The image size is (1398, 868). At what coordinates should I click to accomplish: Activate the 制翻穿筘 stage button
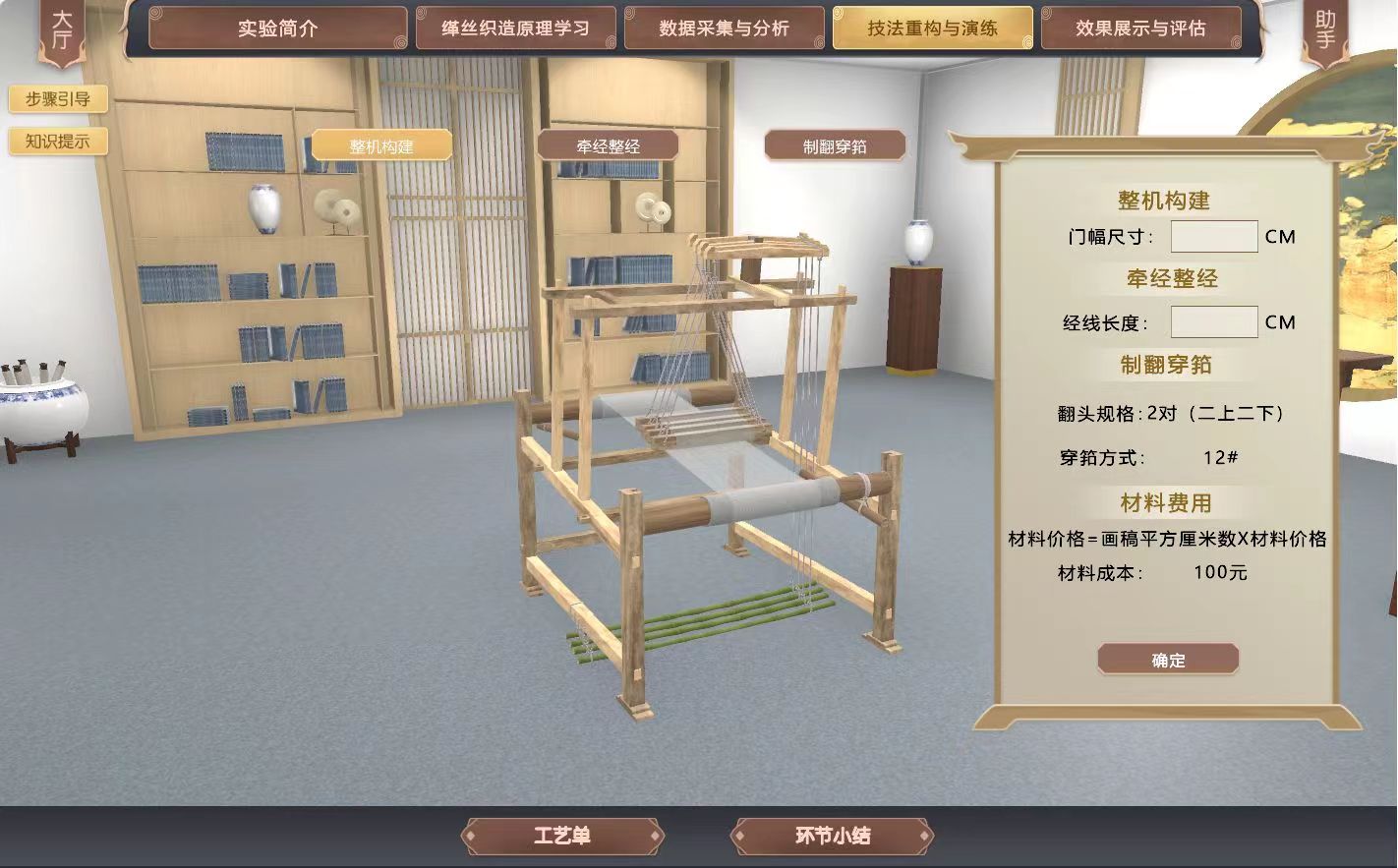coord(835,146)
